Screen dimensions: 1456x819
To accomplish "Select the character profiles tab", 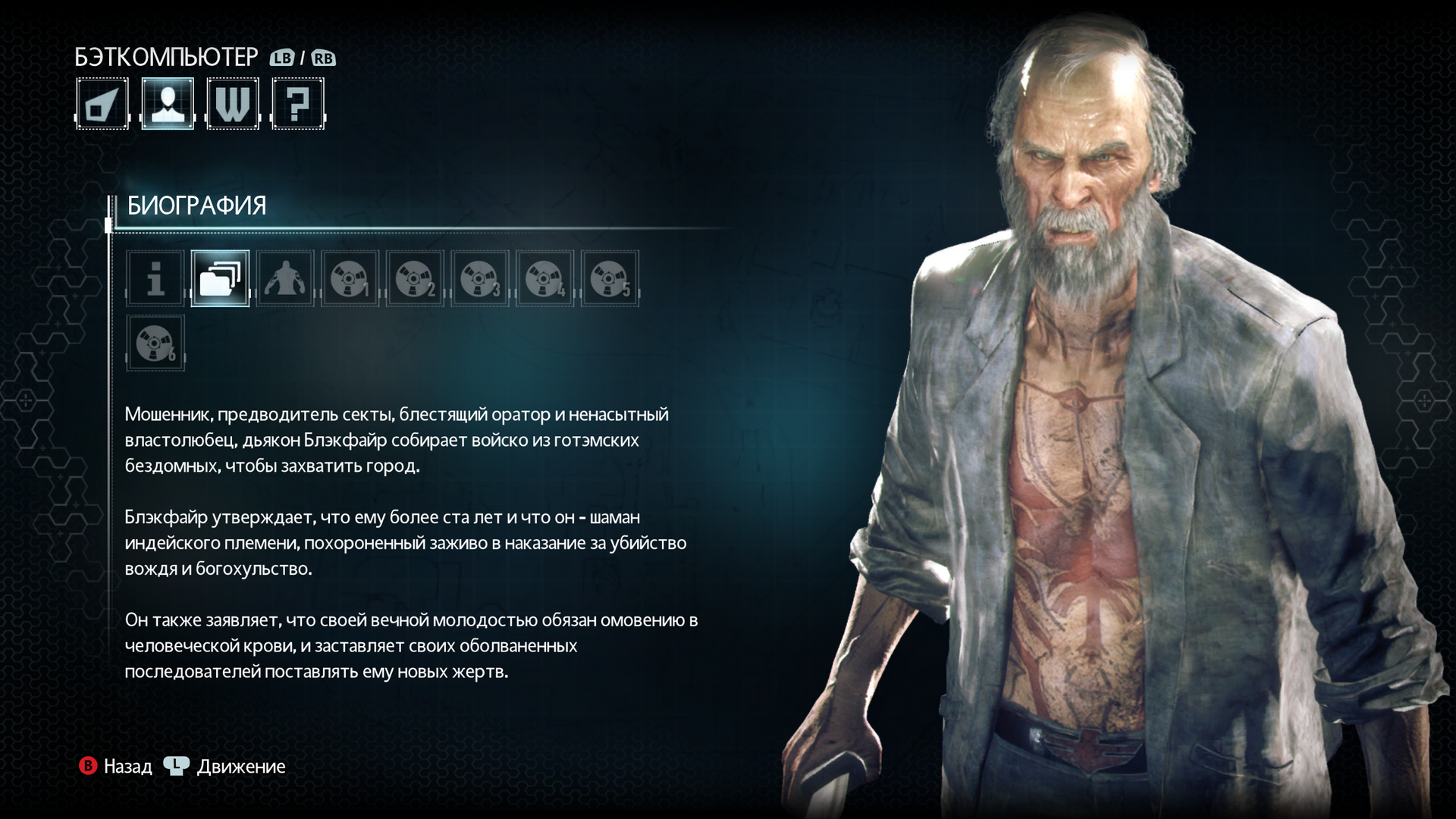I will (x=168, y=104).
